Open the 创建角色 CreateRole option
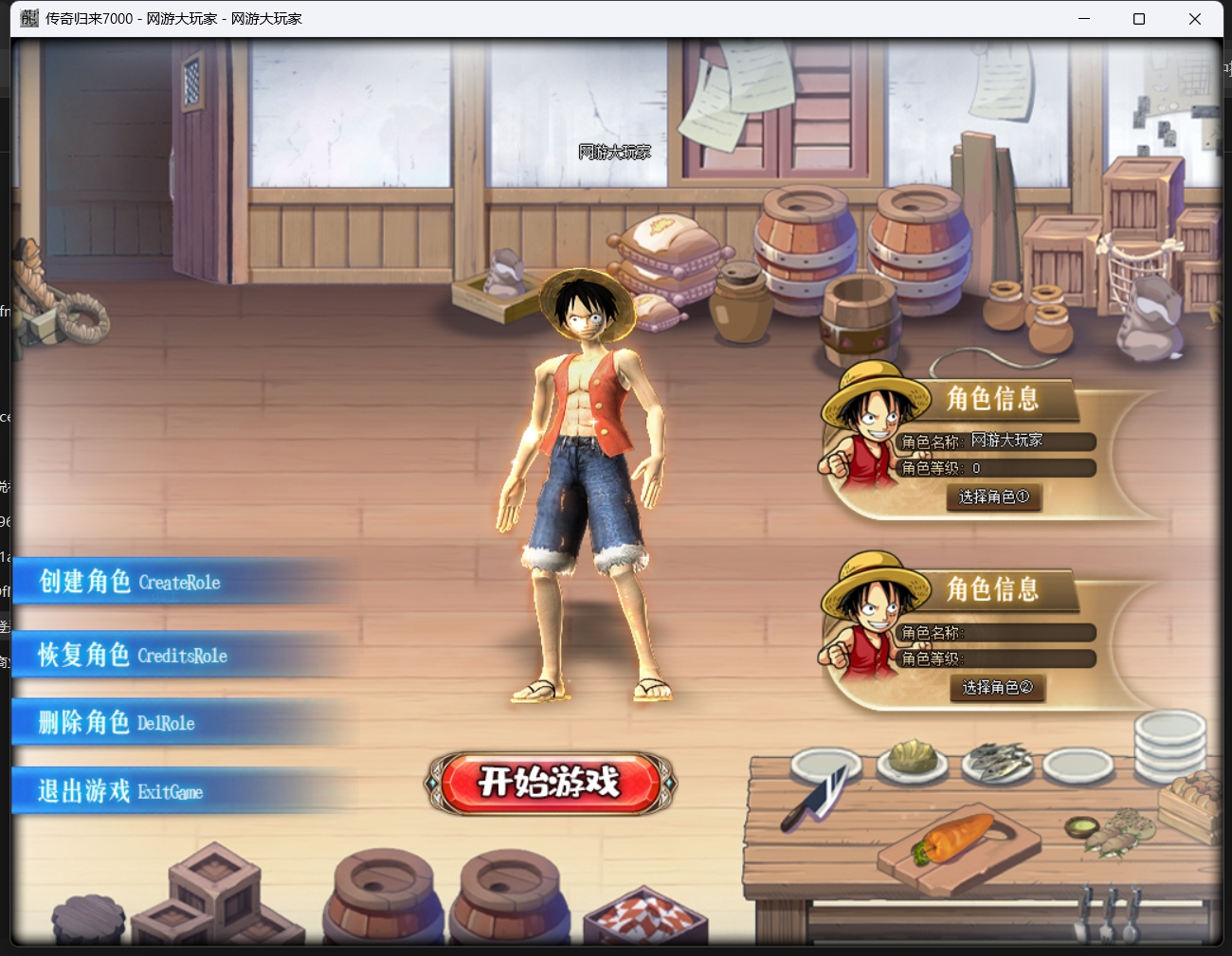The image size is (1232, 956). click(x=130, y=582)
